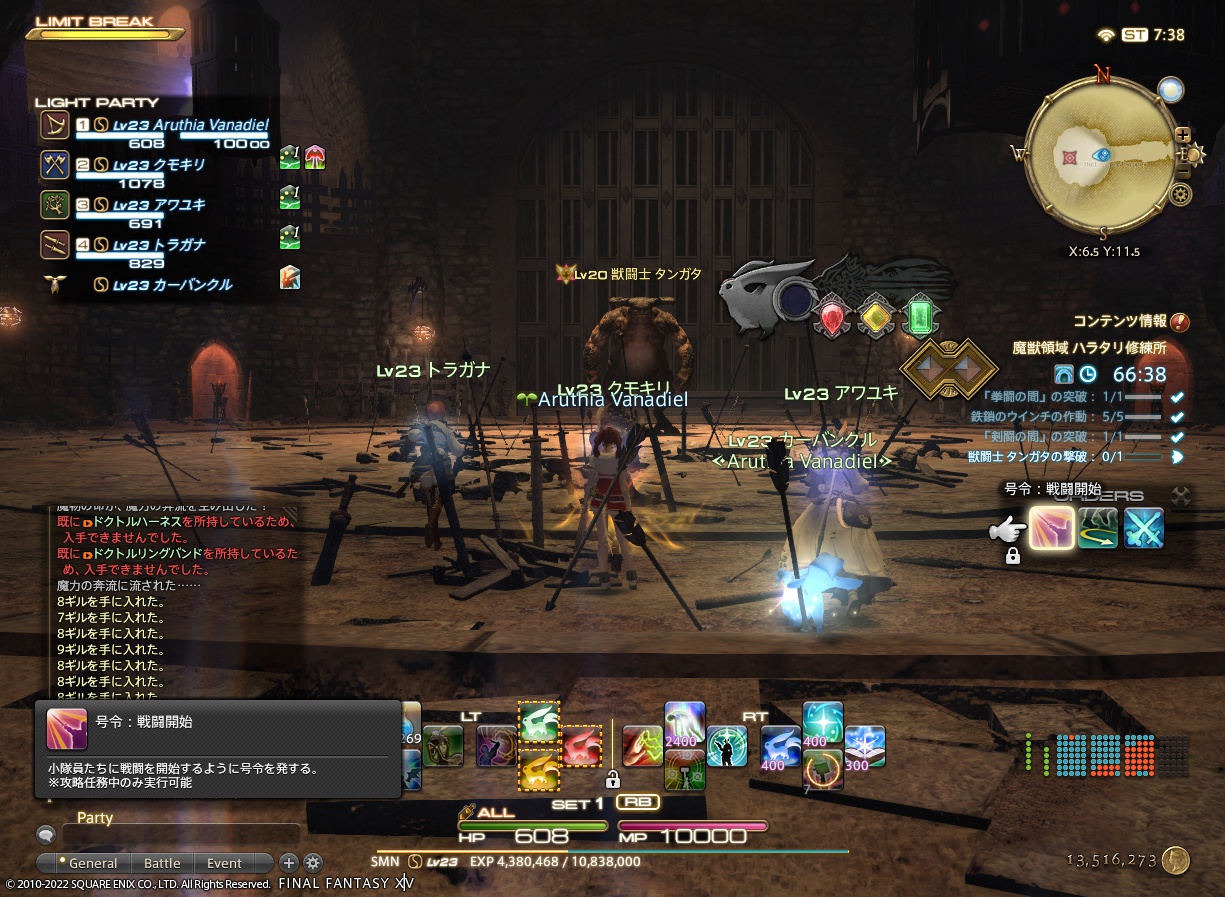Activate the blue carbuncle ability costing 400
This screenshot has height=897, width=1225.
point(780,746)
